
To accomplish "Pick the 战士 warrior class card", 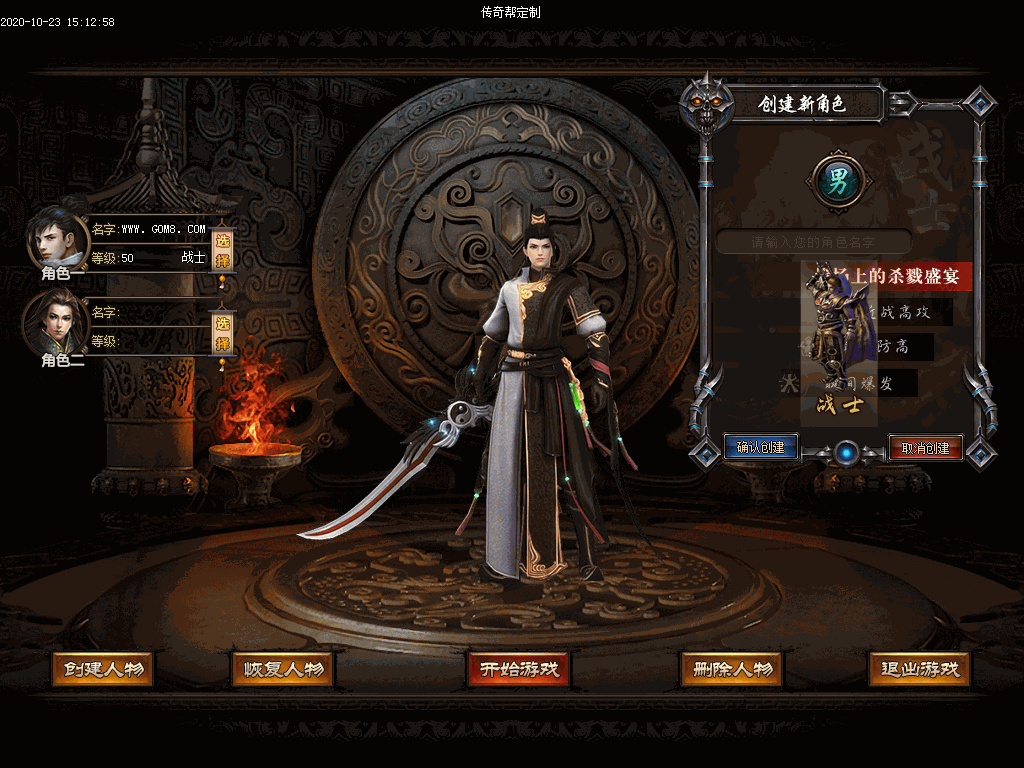I will [x=840, y=340].
